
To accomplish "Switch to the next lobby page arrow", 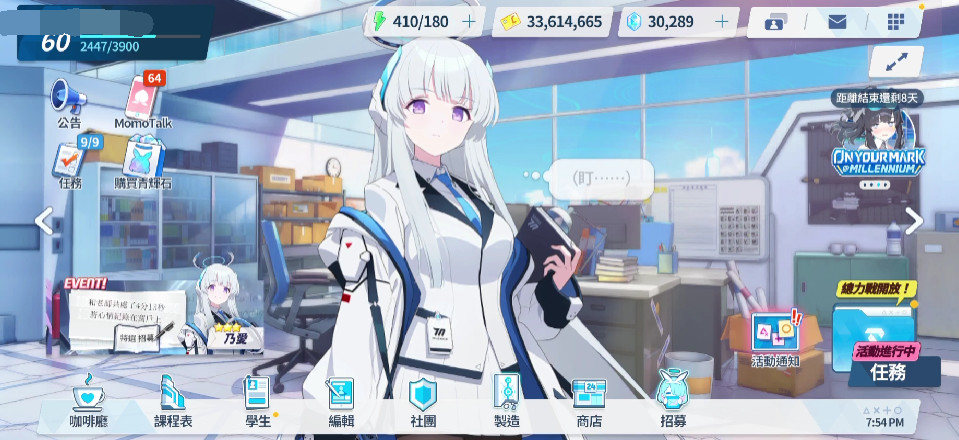I will point(915,221).
